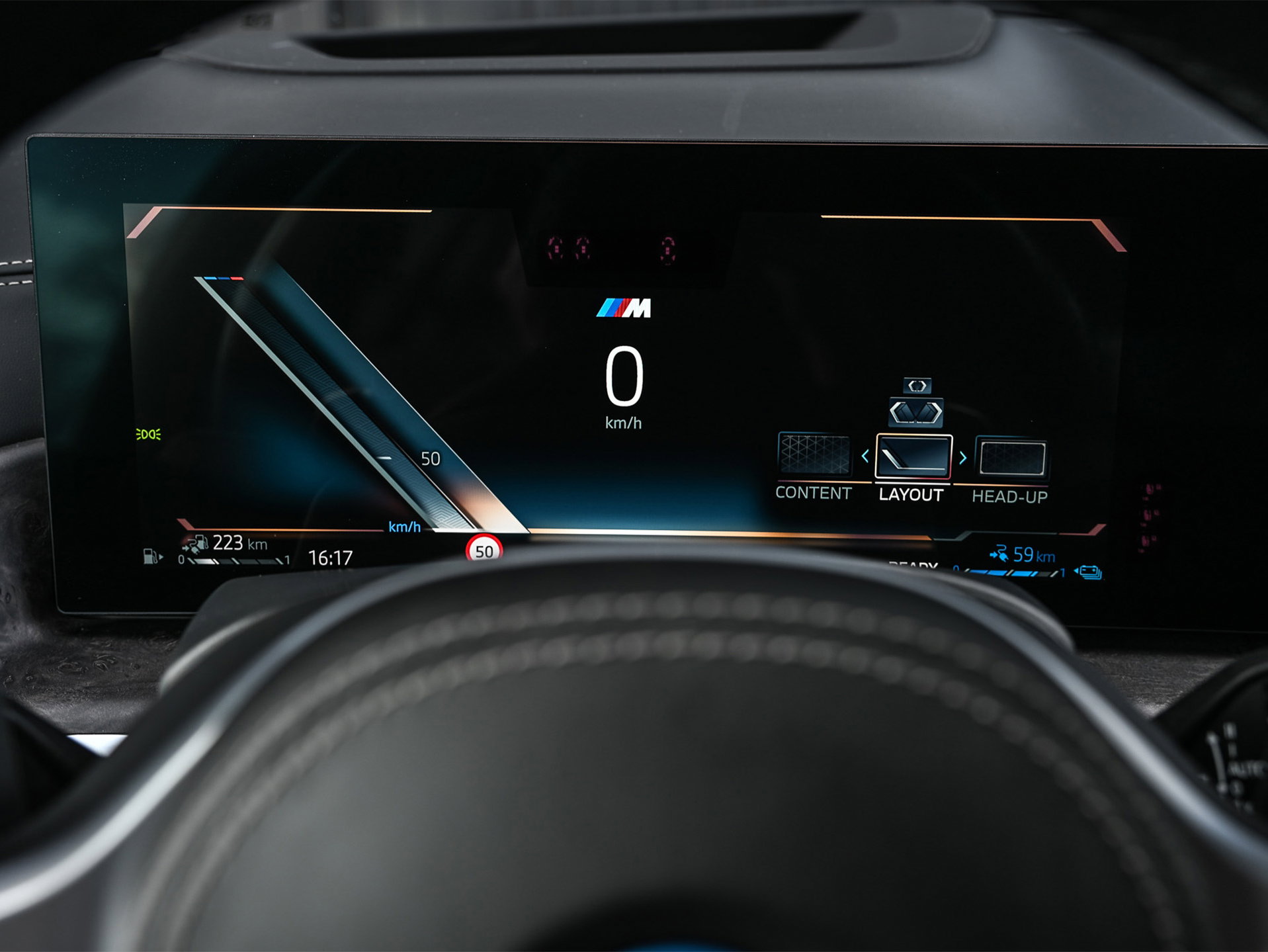Select the highlighted LAYOUT tile
Screen dimensions: 1268x952
[x=913, y=456]
